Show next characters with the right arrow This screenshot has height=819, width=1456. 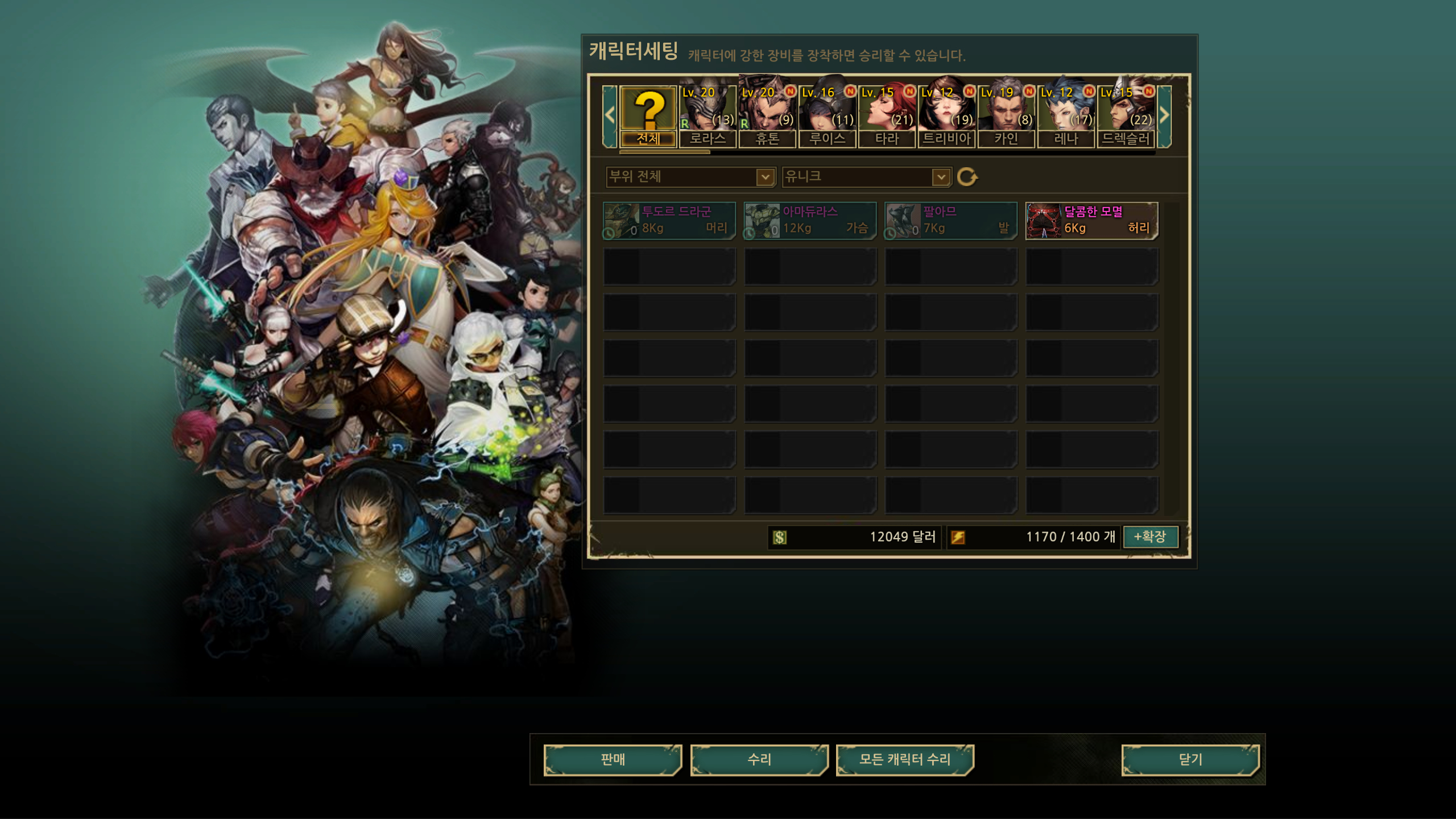pos(1164,116)
